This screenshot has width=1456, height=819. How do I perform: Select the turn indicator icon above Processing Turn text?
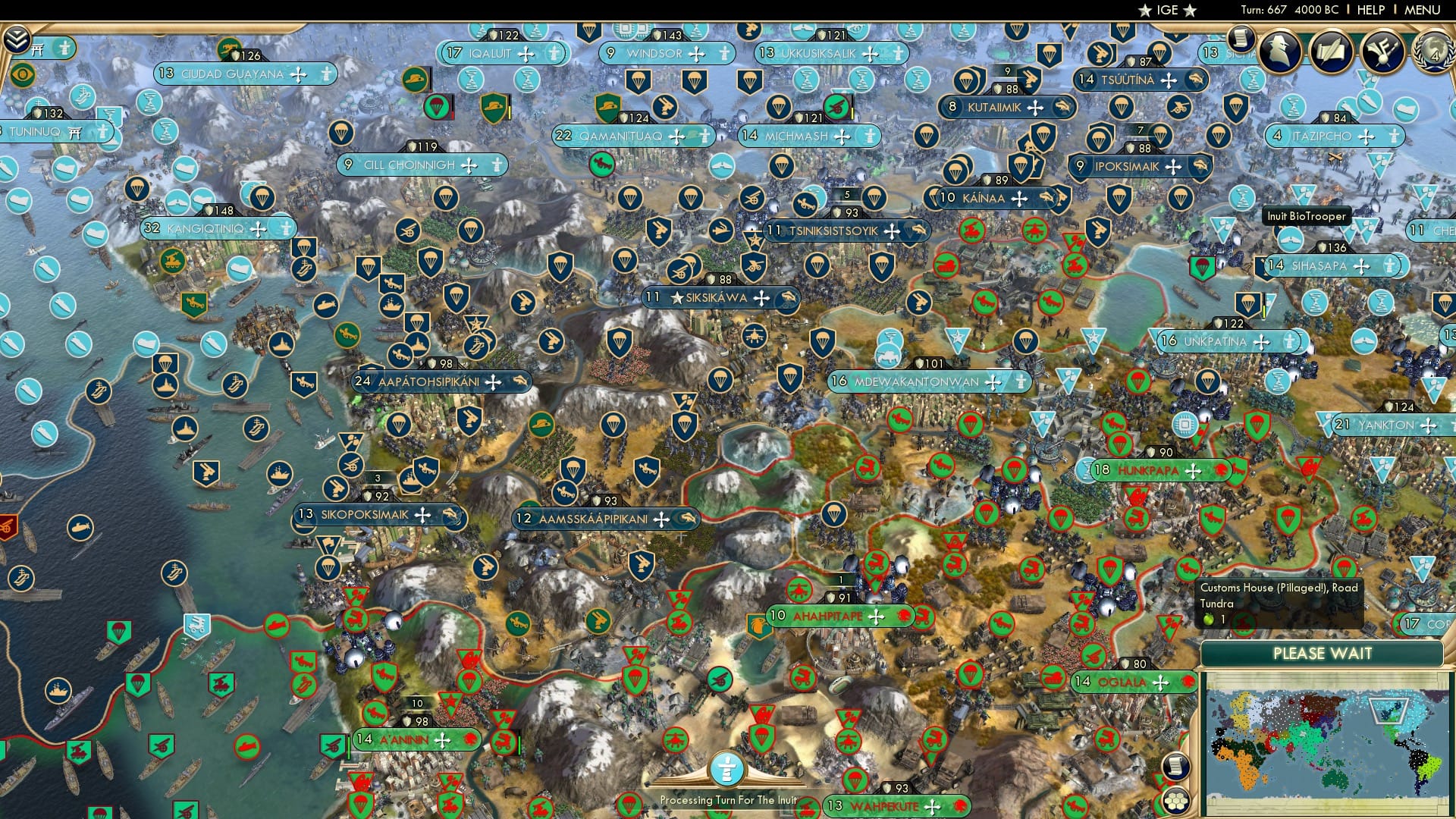coord(729,768)
